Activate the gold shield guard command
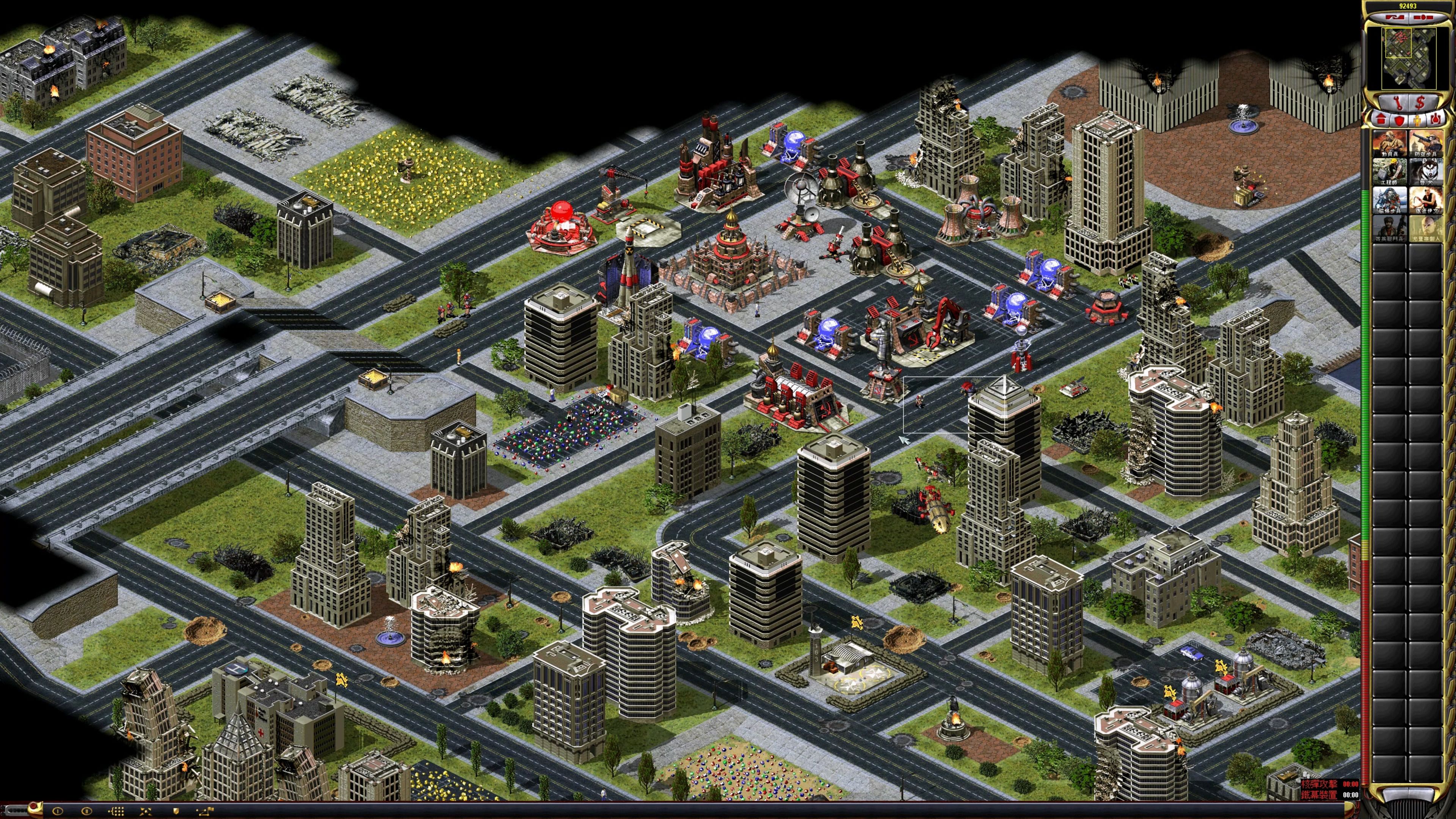This screenshot has width=1456, height=819. pos(175,811)
